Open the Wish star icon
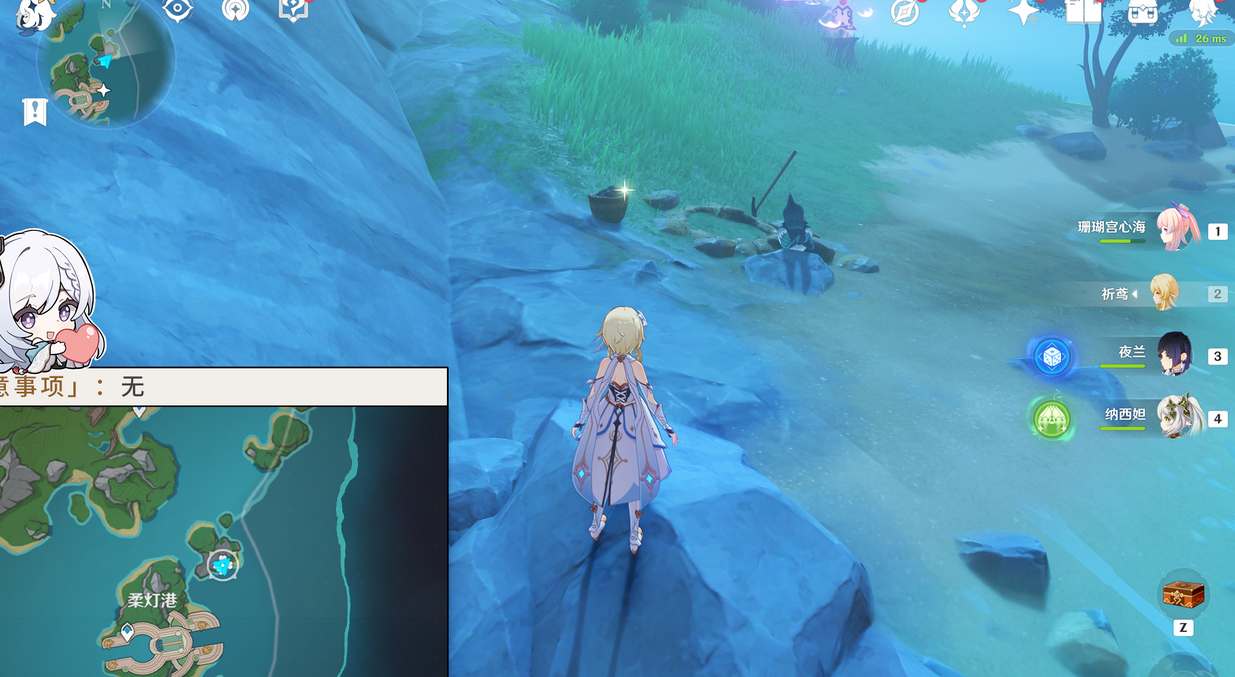 pos(1023,12)
